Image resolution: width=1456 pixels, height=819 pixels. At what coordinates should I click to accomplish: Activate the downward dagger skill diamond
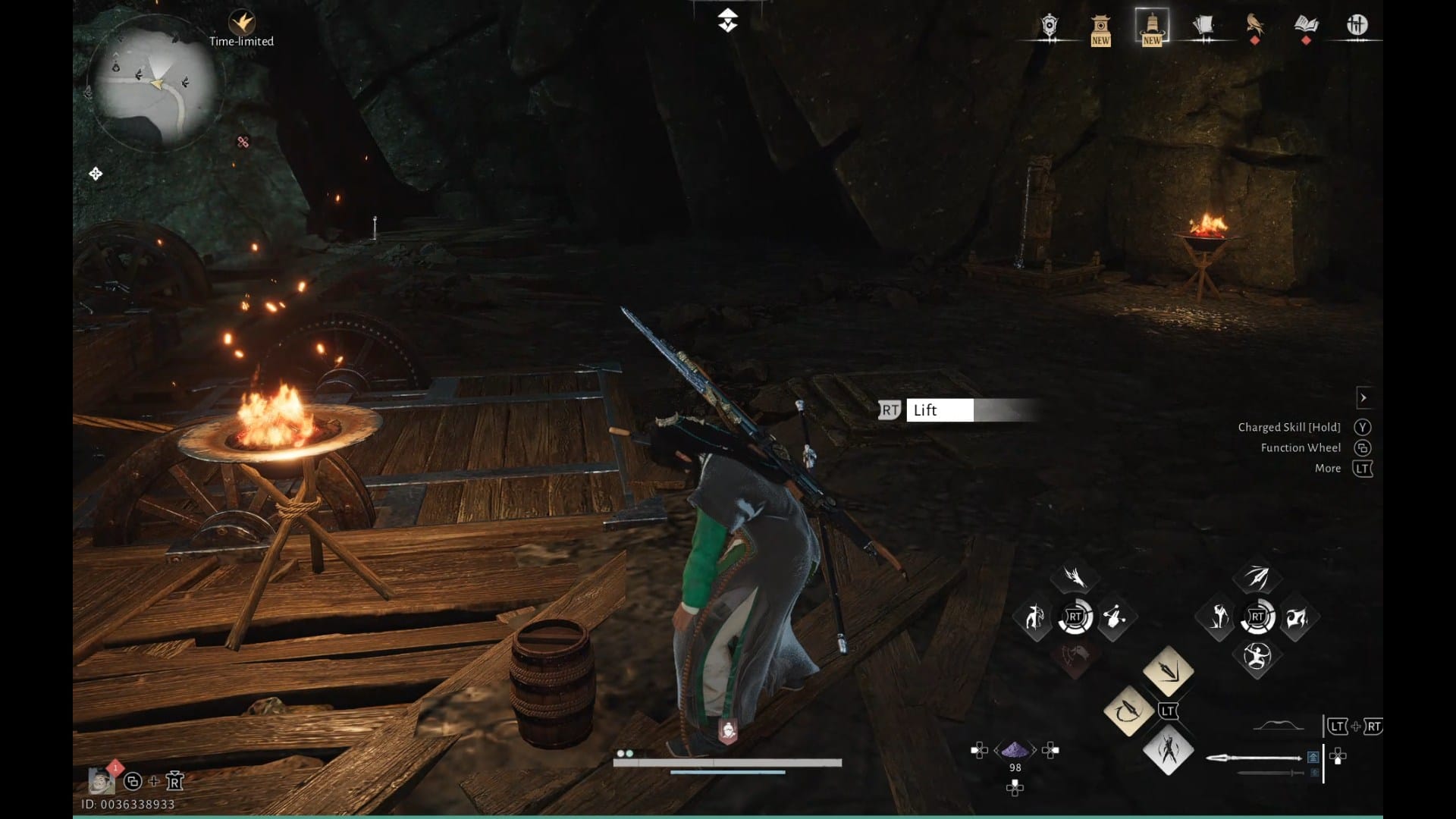tap(1168, 671)
